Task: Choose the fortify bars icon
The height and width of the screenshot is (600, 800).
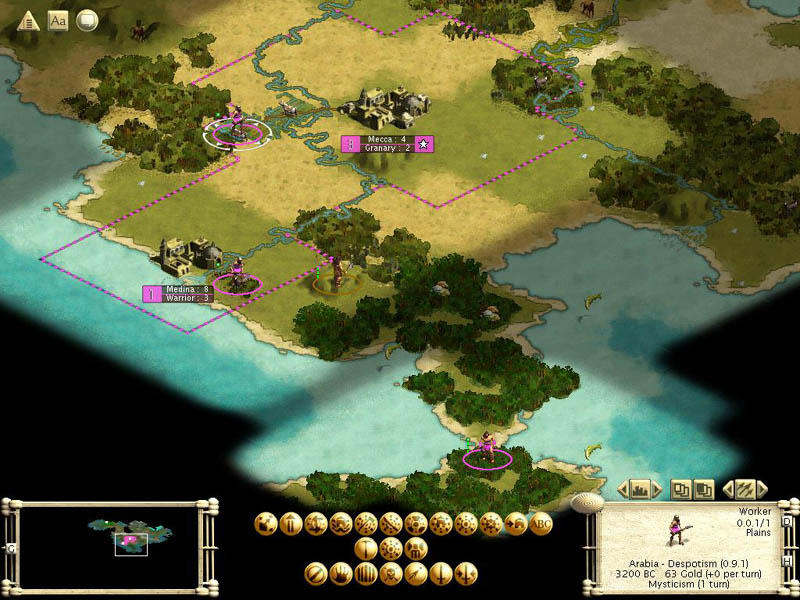Action: coord(366,573)
